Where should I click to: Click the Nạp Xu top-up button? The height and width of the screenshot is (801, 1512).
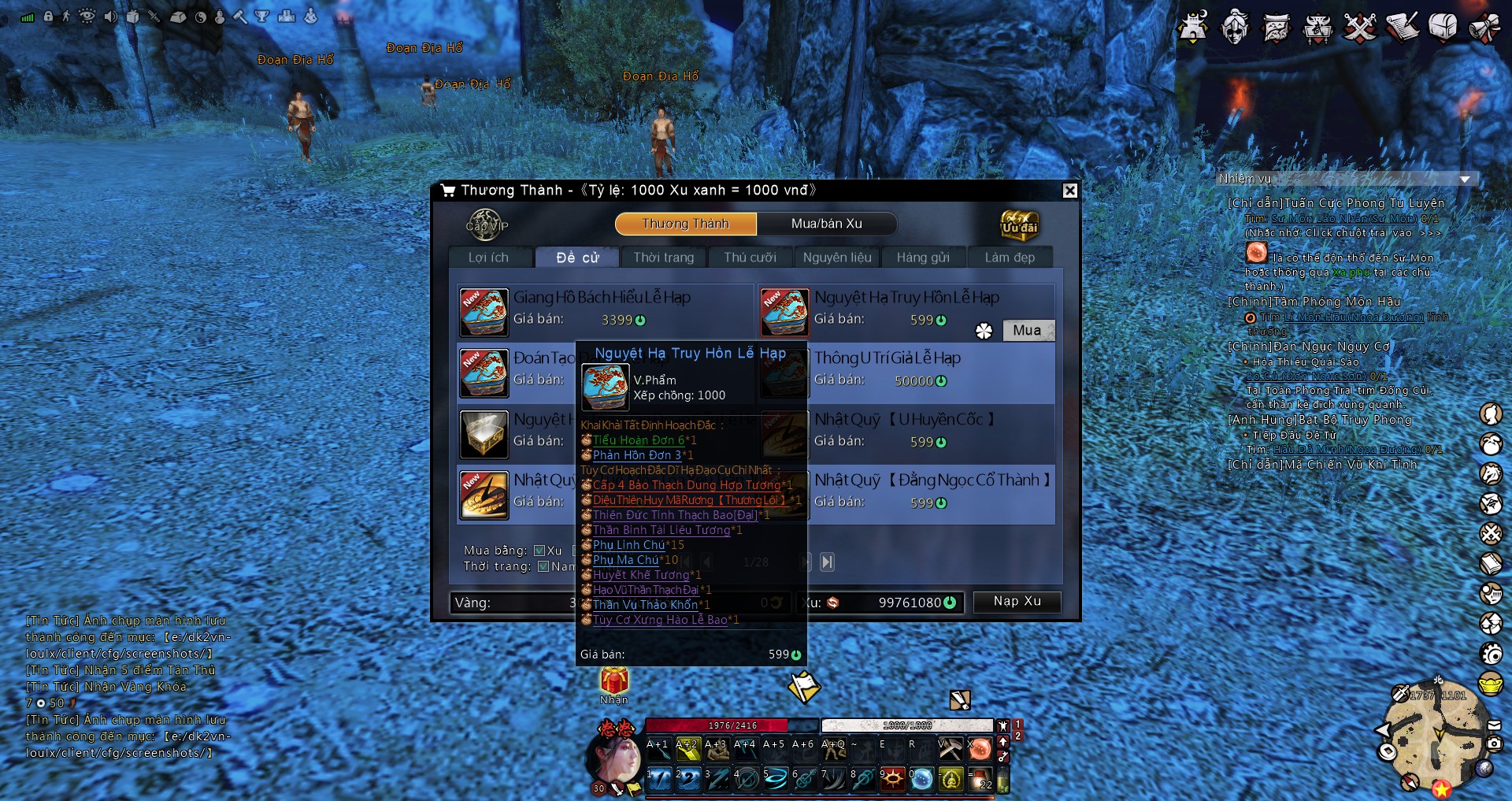point(1017,602)
